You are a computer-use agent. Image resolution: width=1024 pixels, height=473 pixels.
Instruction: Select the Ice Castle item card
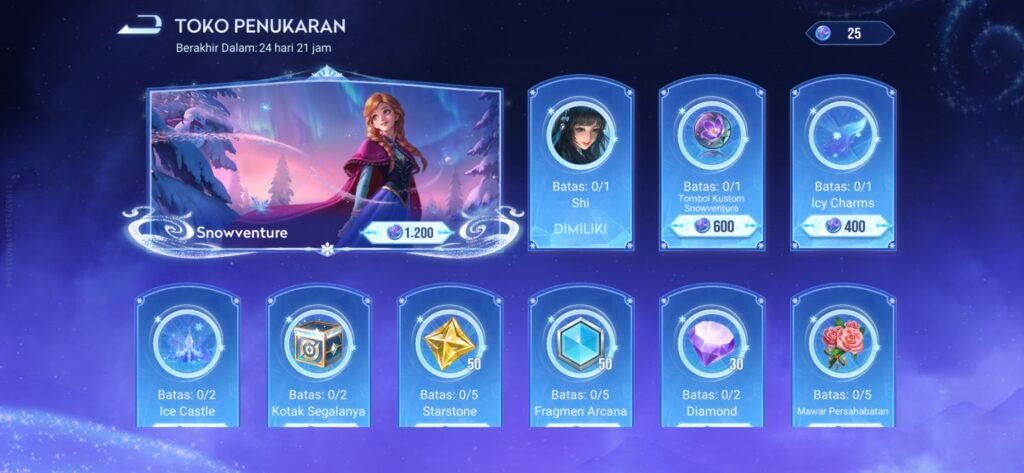pyautogui.click(x=187, y=360)
